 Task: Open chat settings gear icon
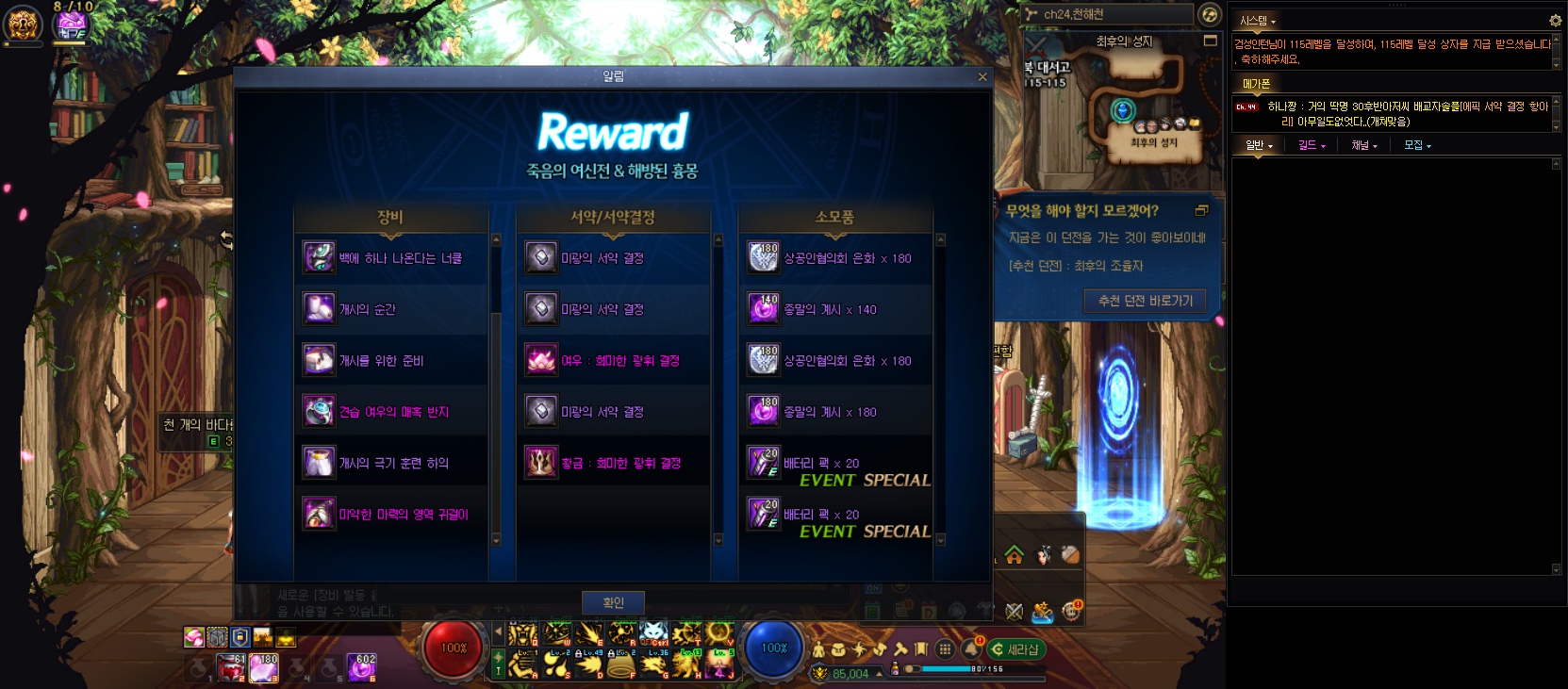coord(1555,20)
